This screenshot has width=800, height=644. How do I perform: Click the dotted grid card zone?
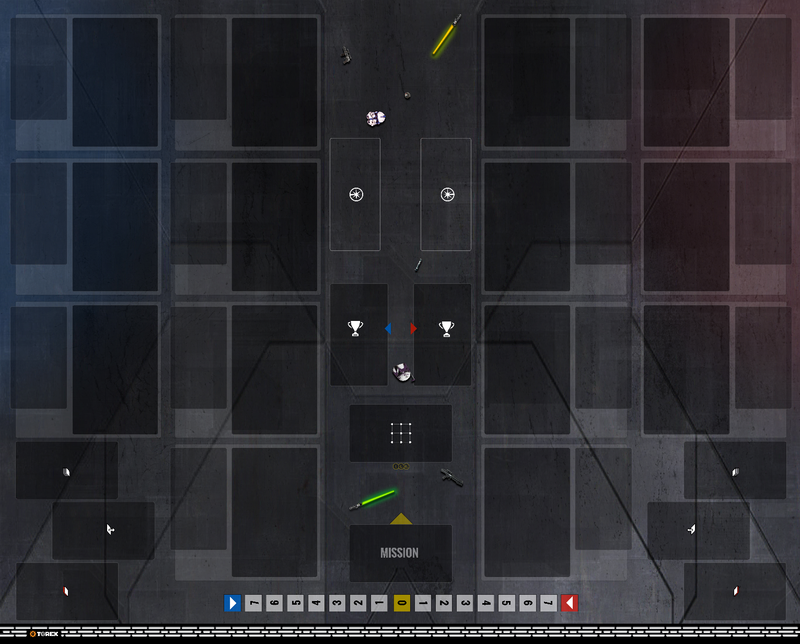pyautogui.click(x=400, y=433)
